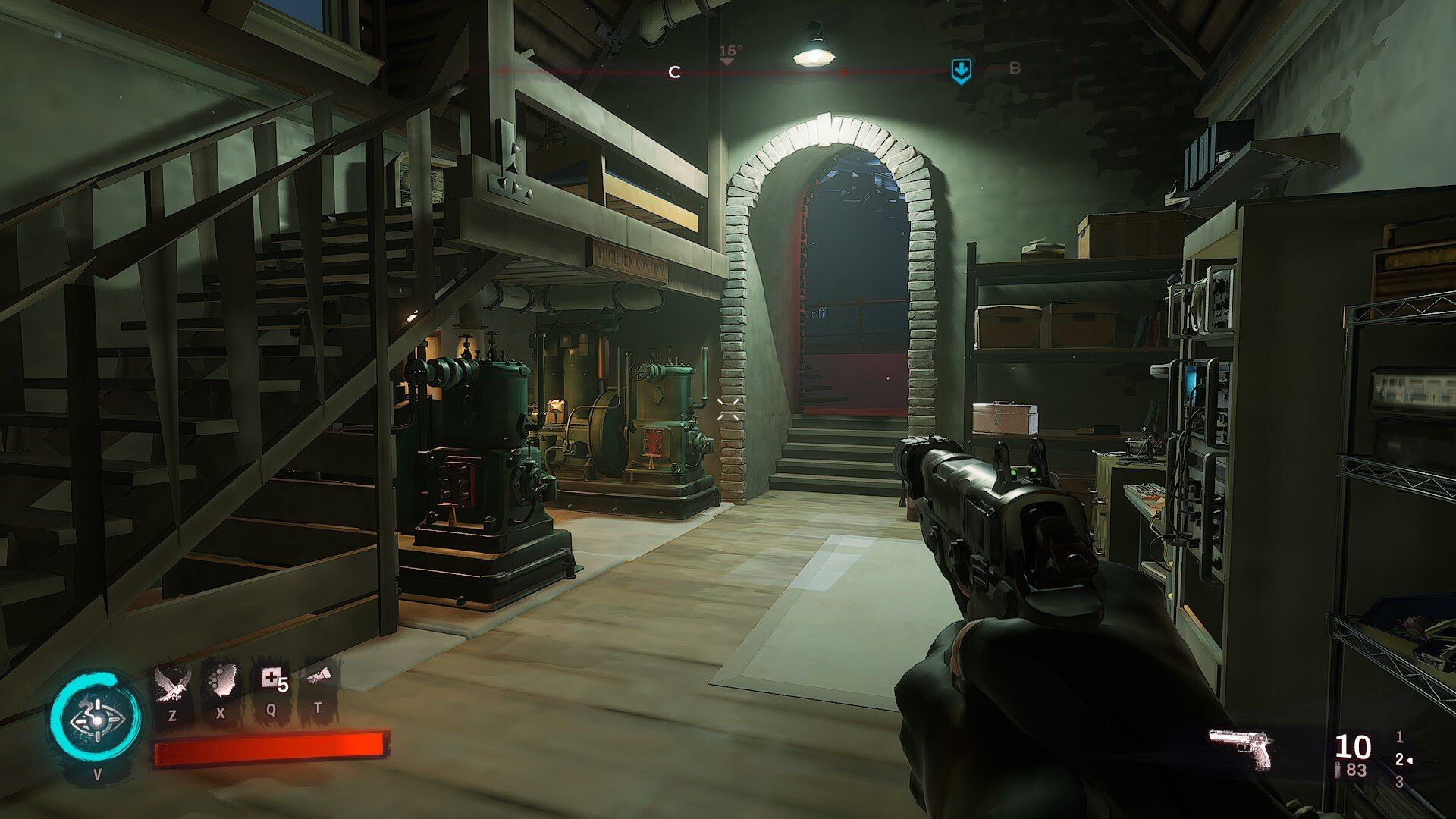The image size is (1456, 819).
Task: Select the equipped pistol weapon icon
Action: (x=1241, y=749)
